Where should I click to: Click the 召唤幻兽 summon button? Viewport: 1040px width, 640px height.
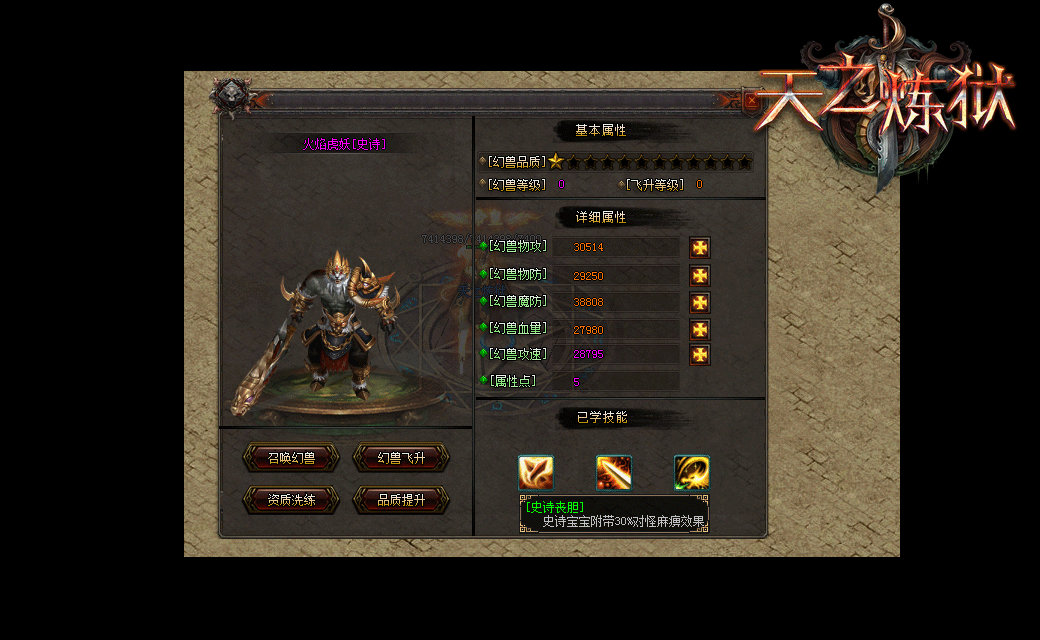[x=291, y=458]
